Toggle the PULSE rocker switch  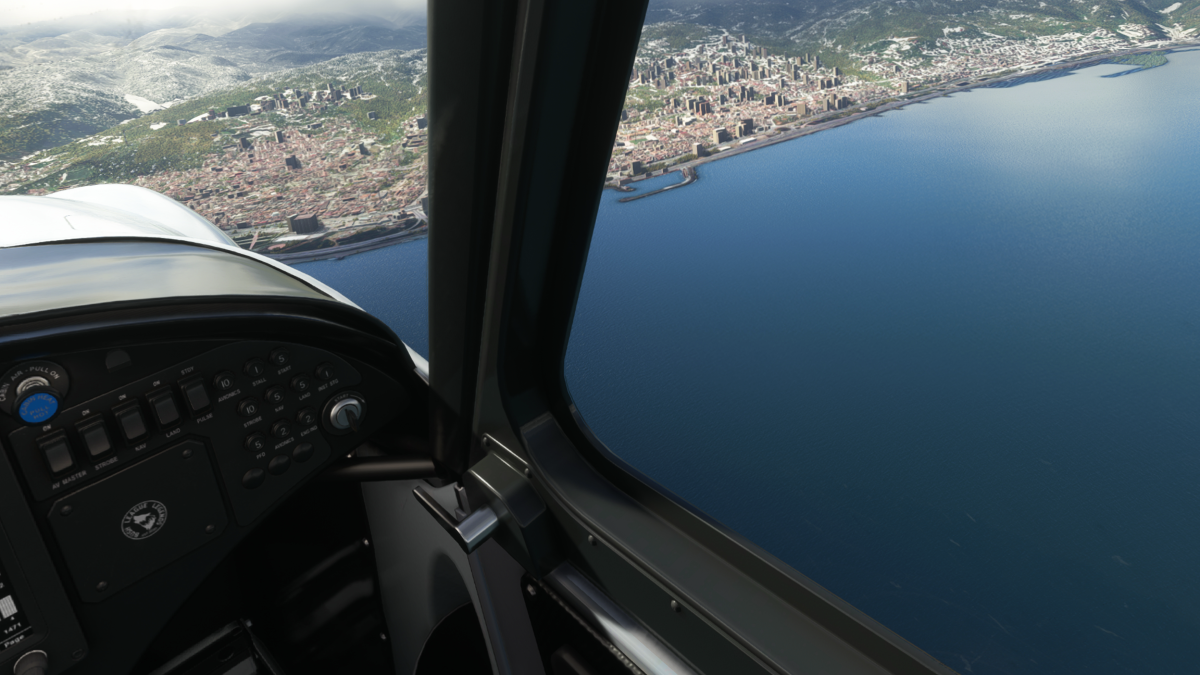(x=196, y=395)
